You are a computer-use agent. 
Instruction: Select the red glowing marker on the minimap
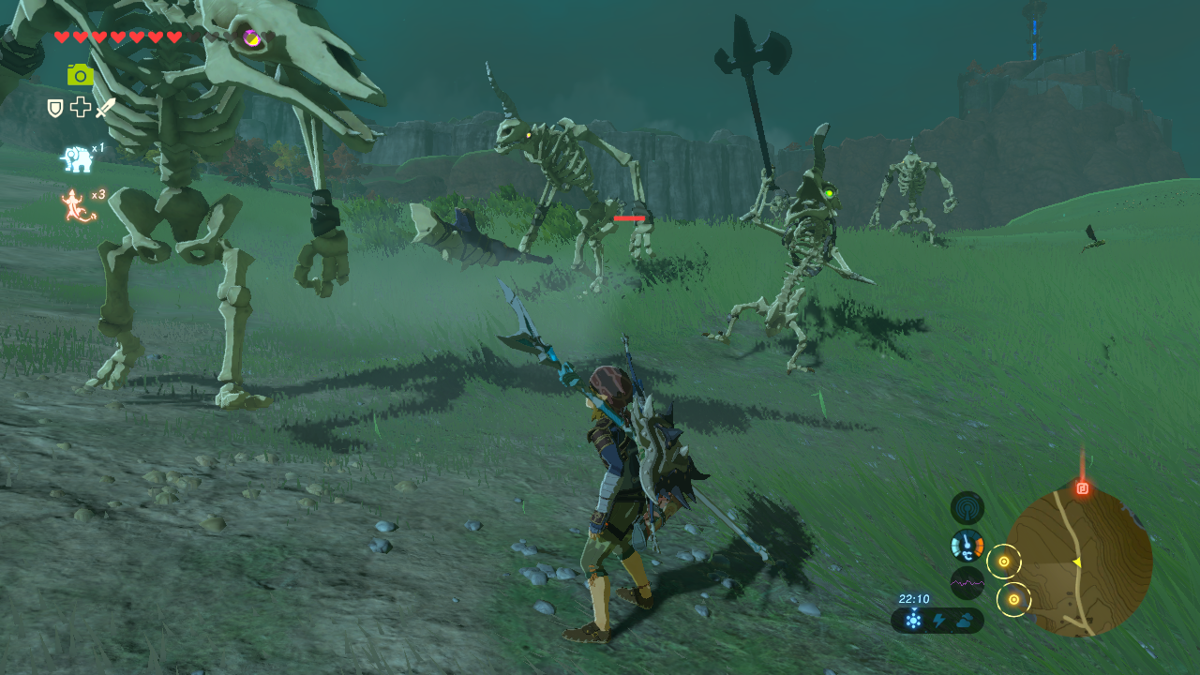(1082, 489)
